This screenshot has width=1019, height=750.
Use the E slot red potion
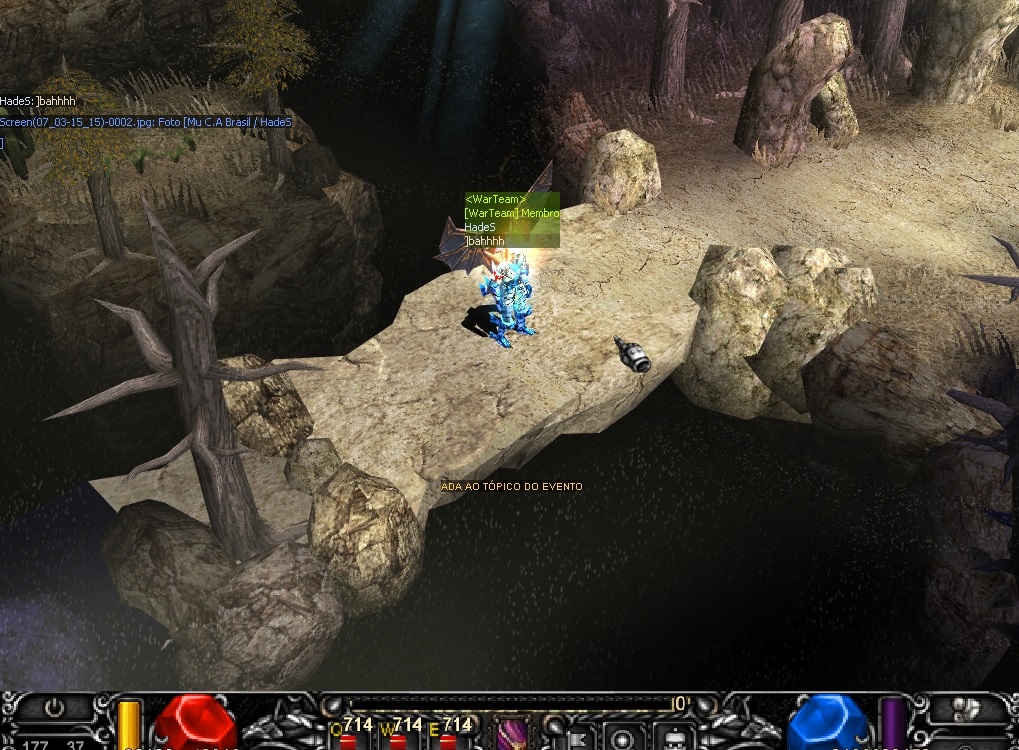click(447, 742)
